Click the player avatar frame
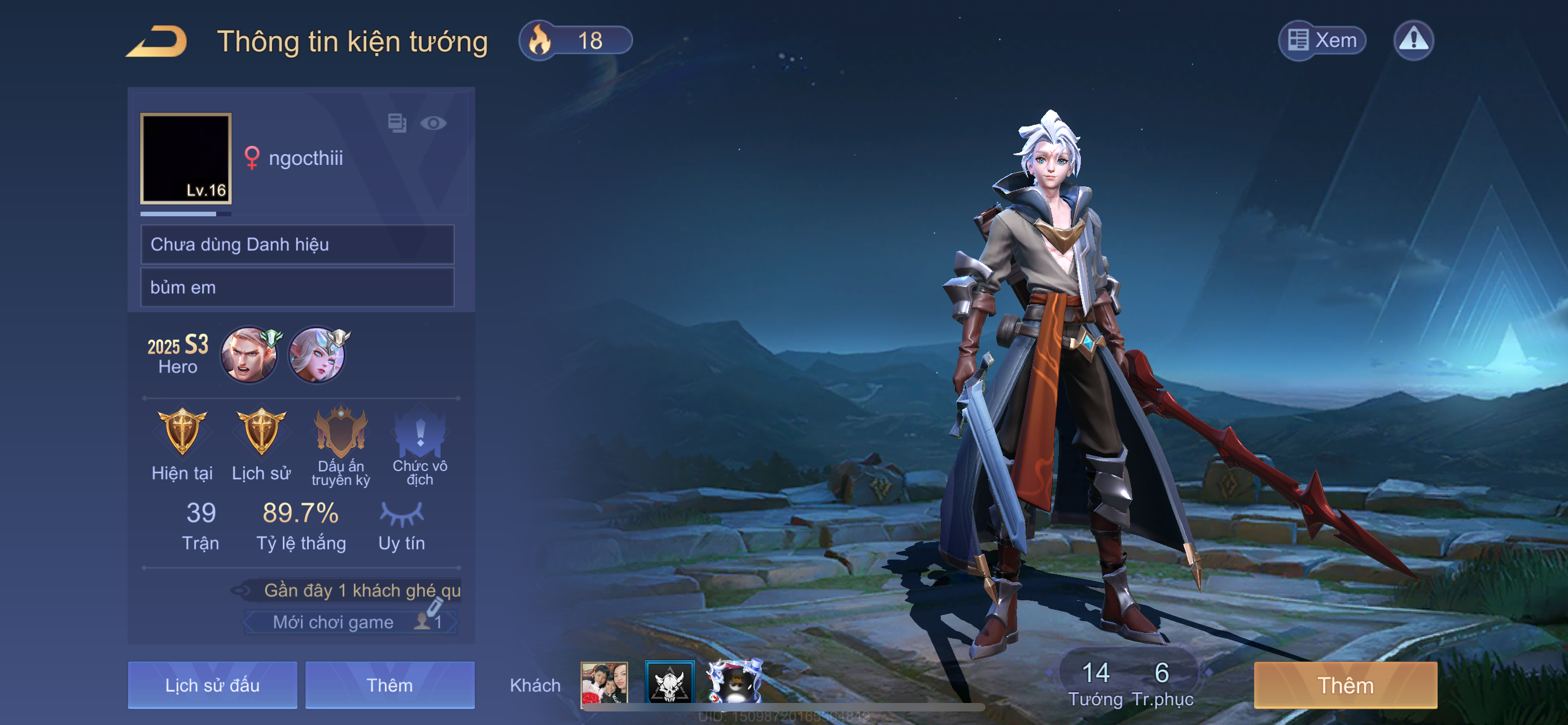The height and width of the screenshot is (725, 1568). (x=186, y=158)
